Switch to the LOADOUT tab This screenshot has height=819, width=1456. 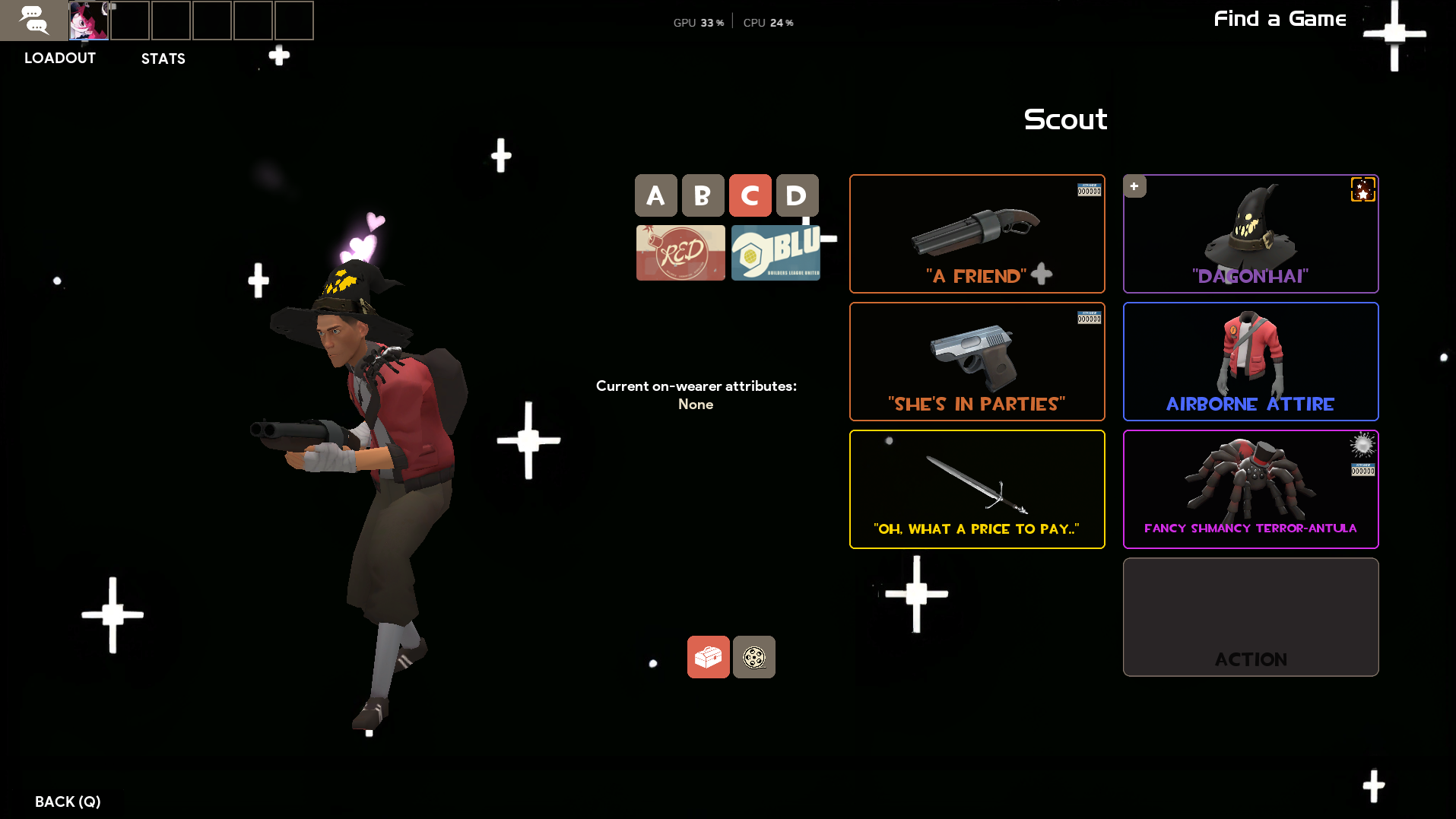59,57
